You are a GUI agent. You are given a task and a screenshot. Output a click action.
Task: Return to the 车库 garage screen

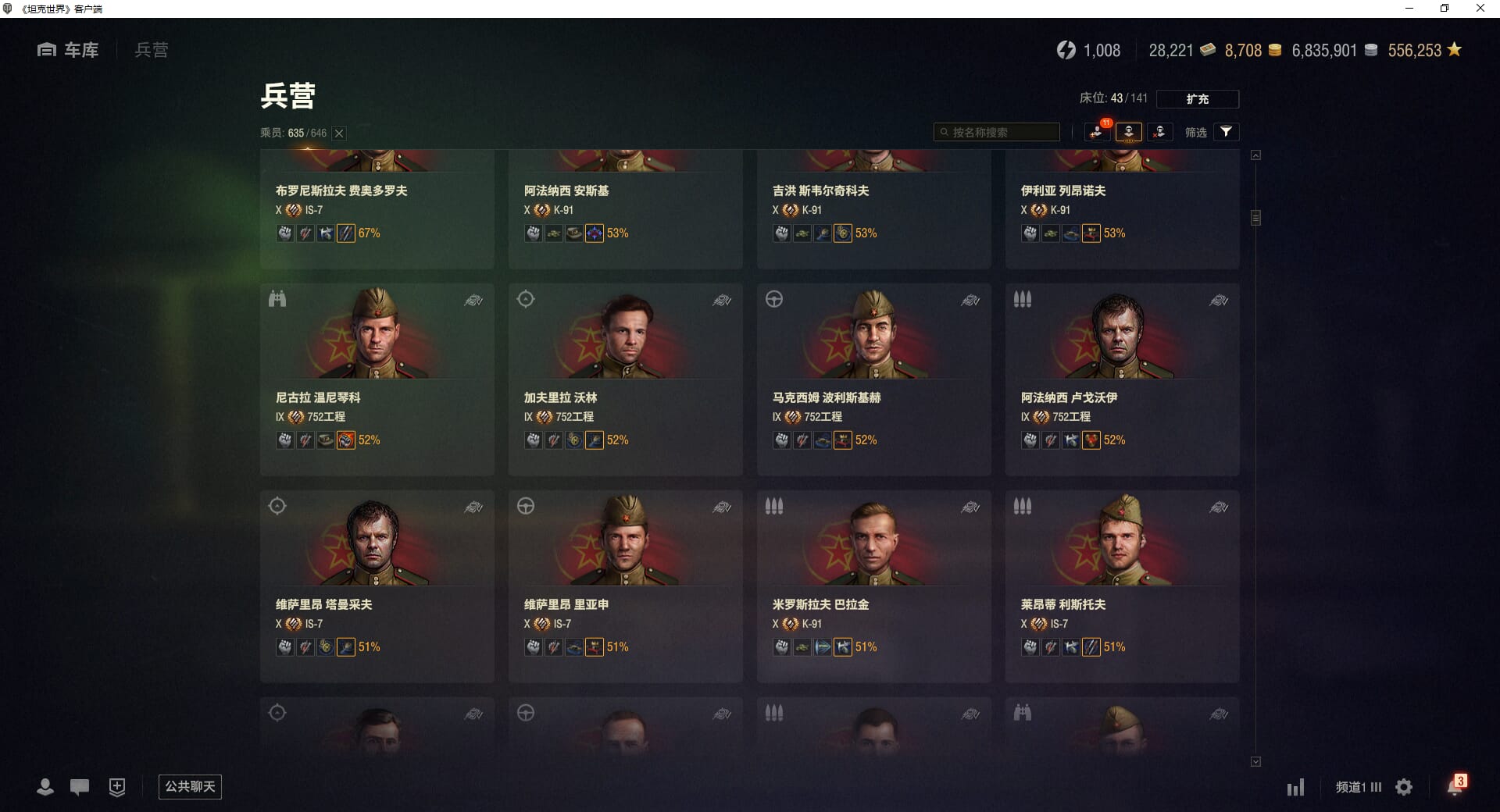pyautogui.click(x=69, y=50)
